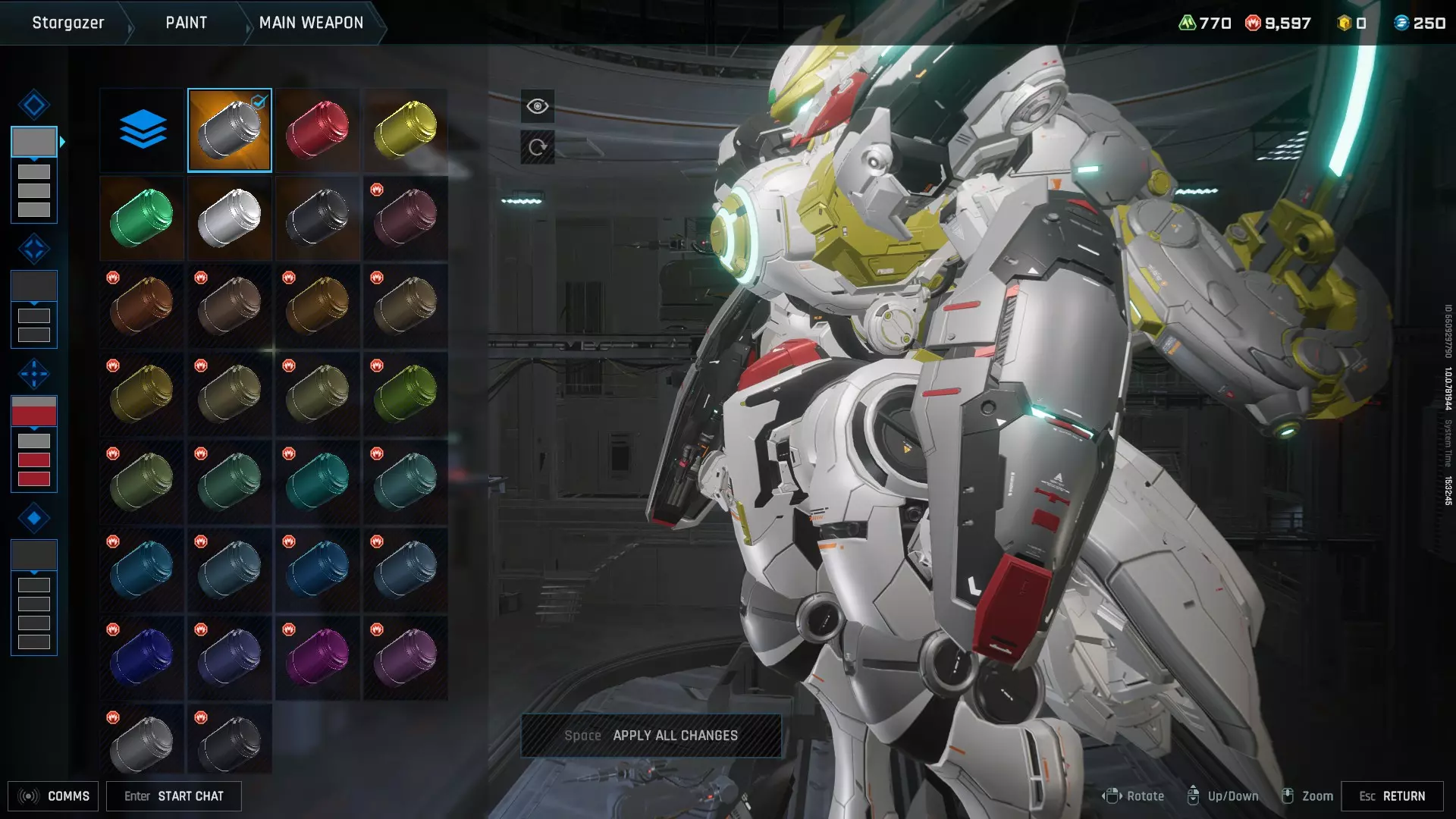
Task: Choose the blue layers preset tile
Action: [143, 130]
